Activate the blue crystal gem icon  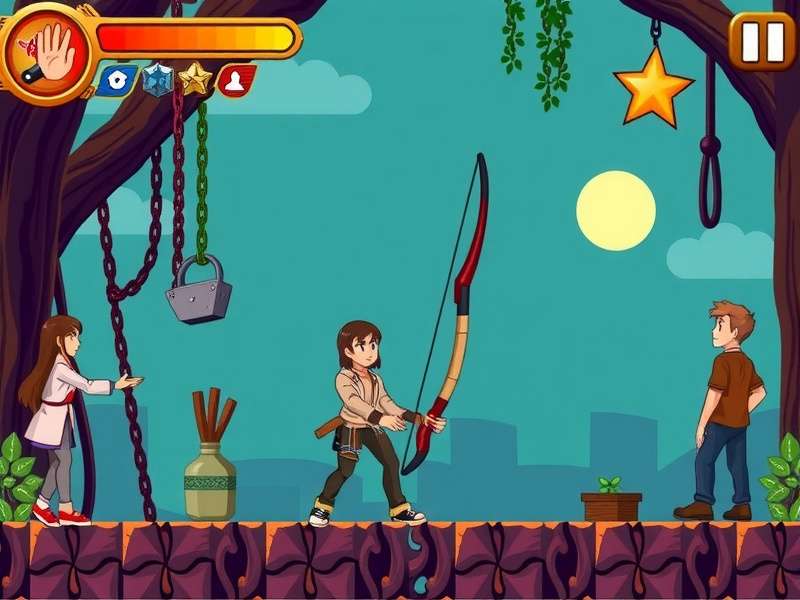[157, 80]
